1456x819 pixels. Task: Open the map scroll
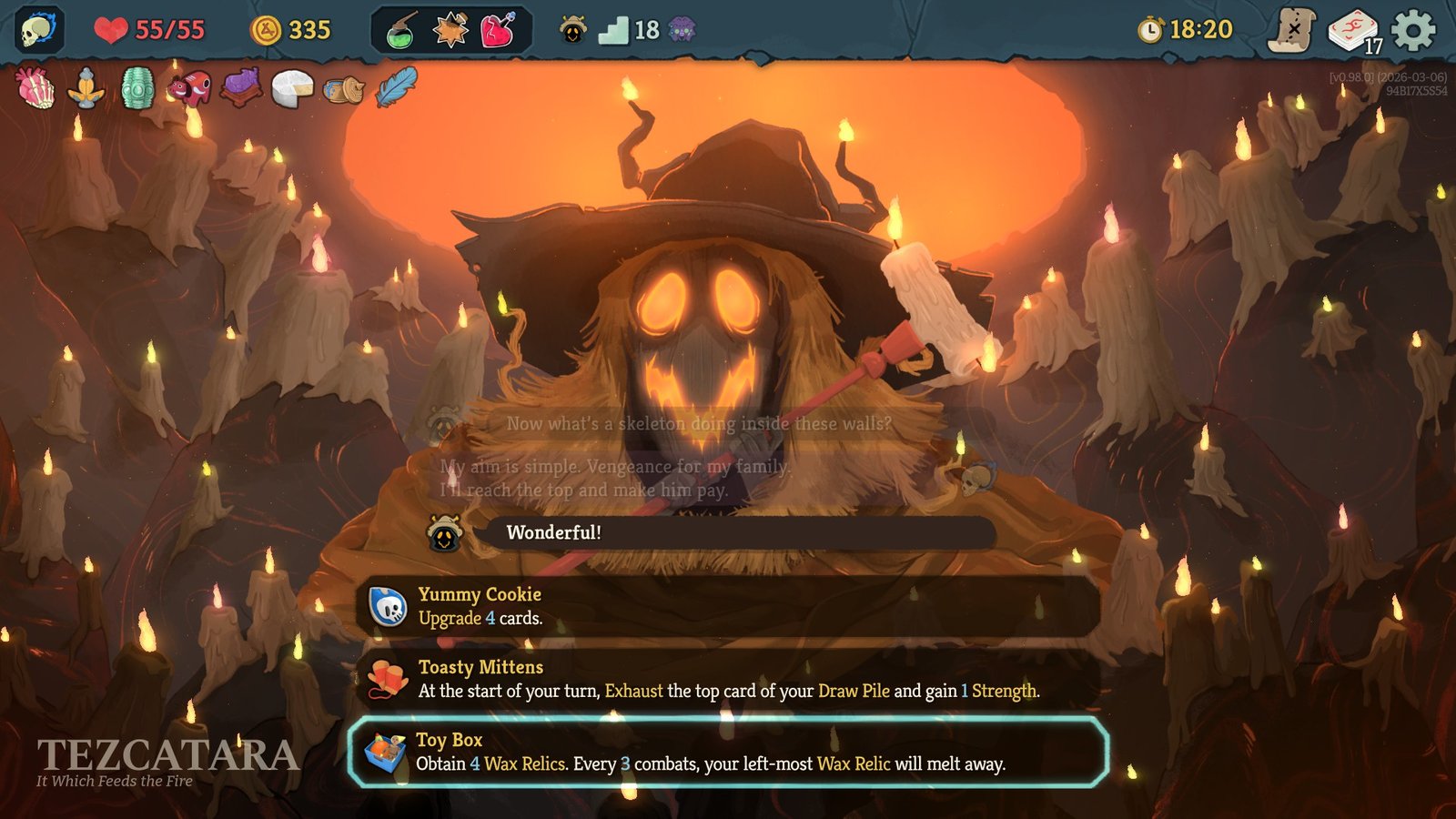tap(1296, 28)
